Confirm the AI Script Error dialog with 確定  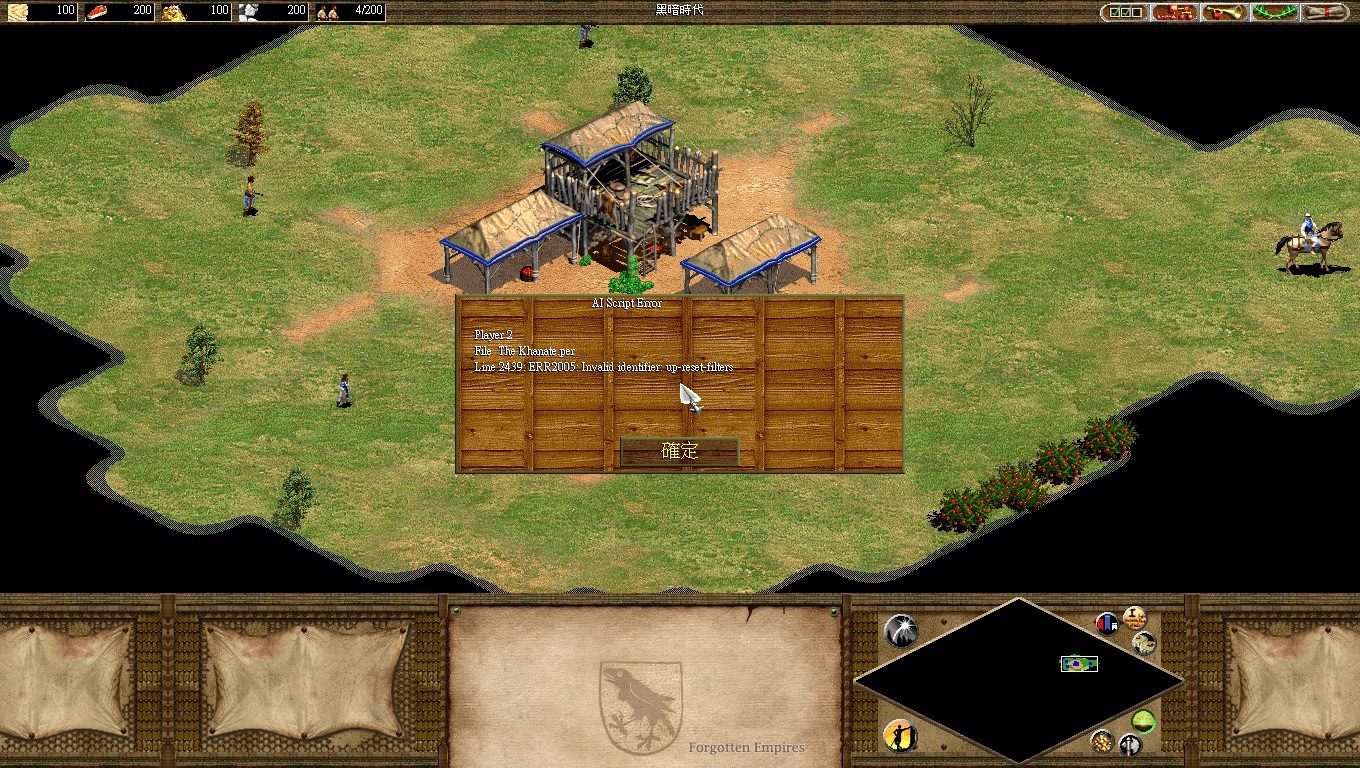[x=679, y=451]
